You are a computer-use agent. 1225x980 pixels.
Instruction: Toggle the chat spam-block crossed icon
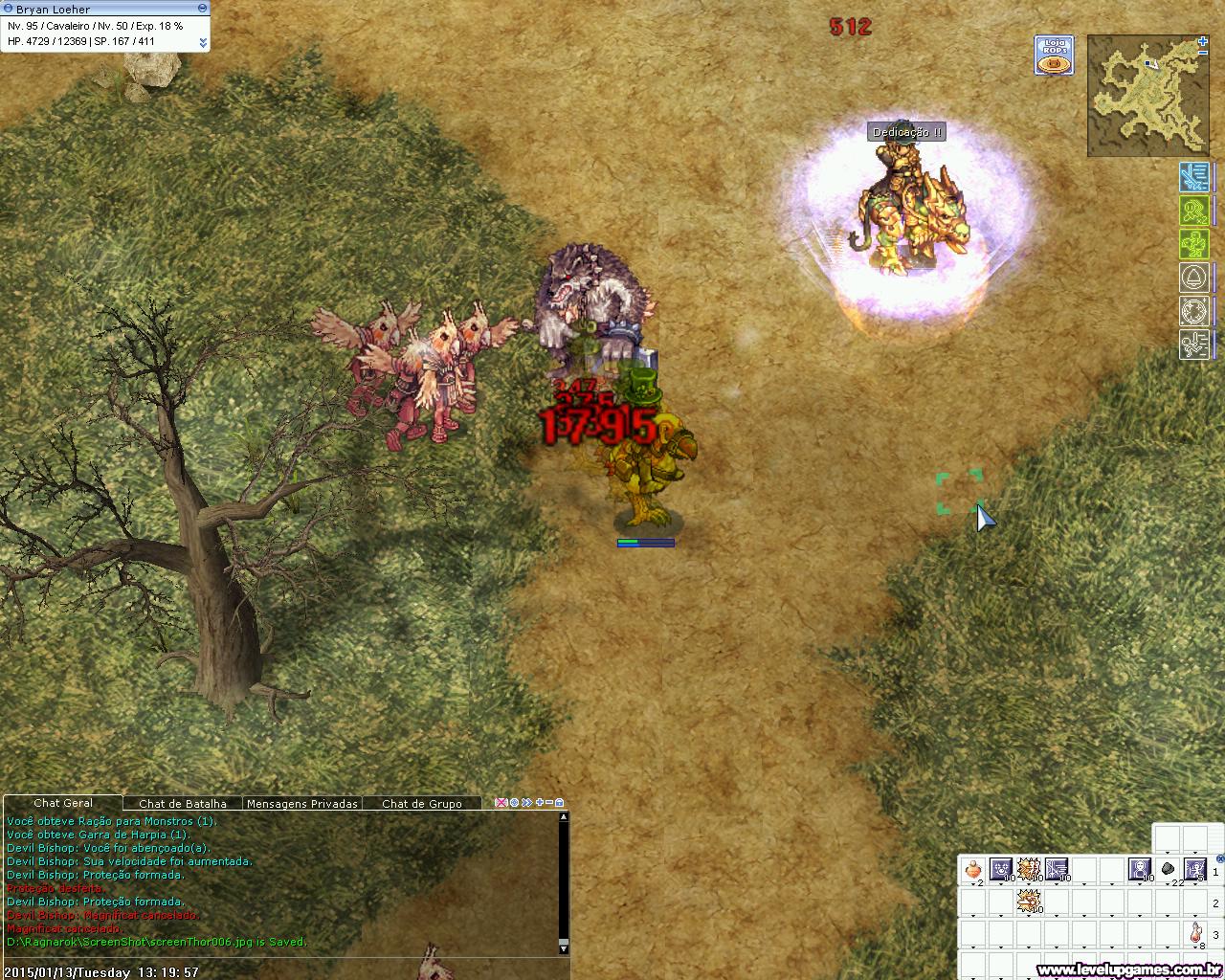pyautogui.click(x=501, y=804)
